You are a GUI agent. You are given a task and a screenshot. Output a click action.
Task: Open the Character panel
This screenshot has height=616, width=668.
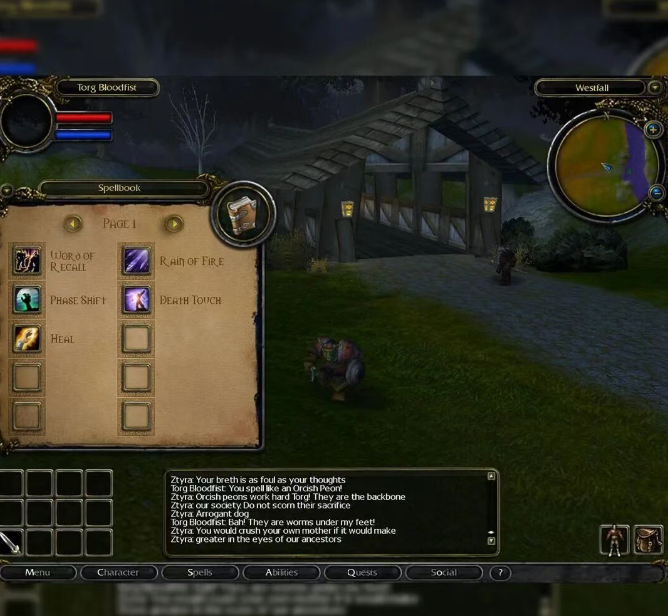(118, 573)
